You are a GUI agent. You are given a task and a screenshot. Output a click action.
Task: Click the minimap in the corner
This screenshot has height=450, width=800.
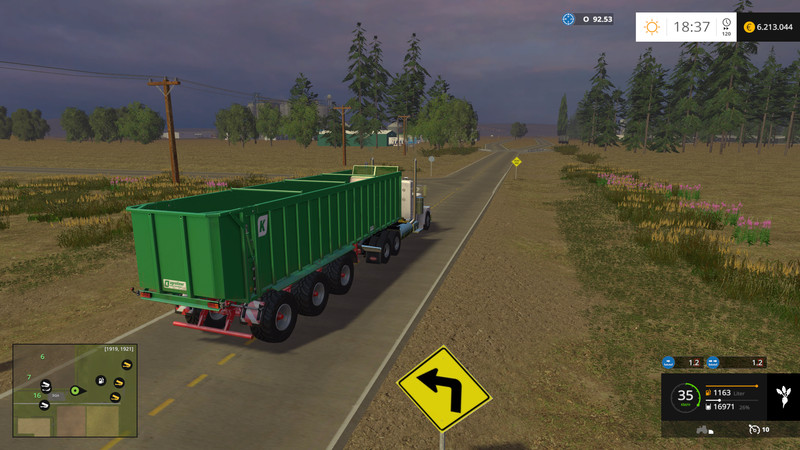click(74, 391)
